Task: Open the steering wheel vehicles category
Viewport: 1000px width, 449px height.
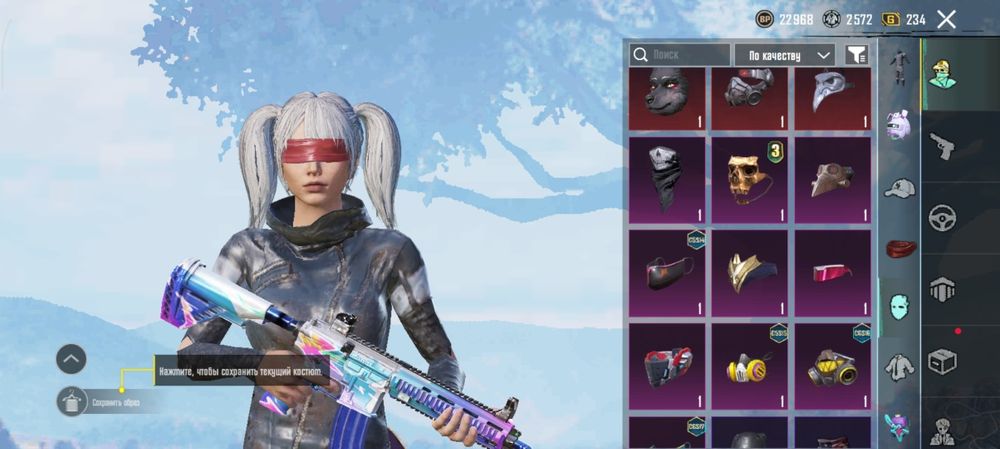Action: click(x=941, y=218)
